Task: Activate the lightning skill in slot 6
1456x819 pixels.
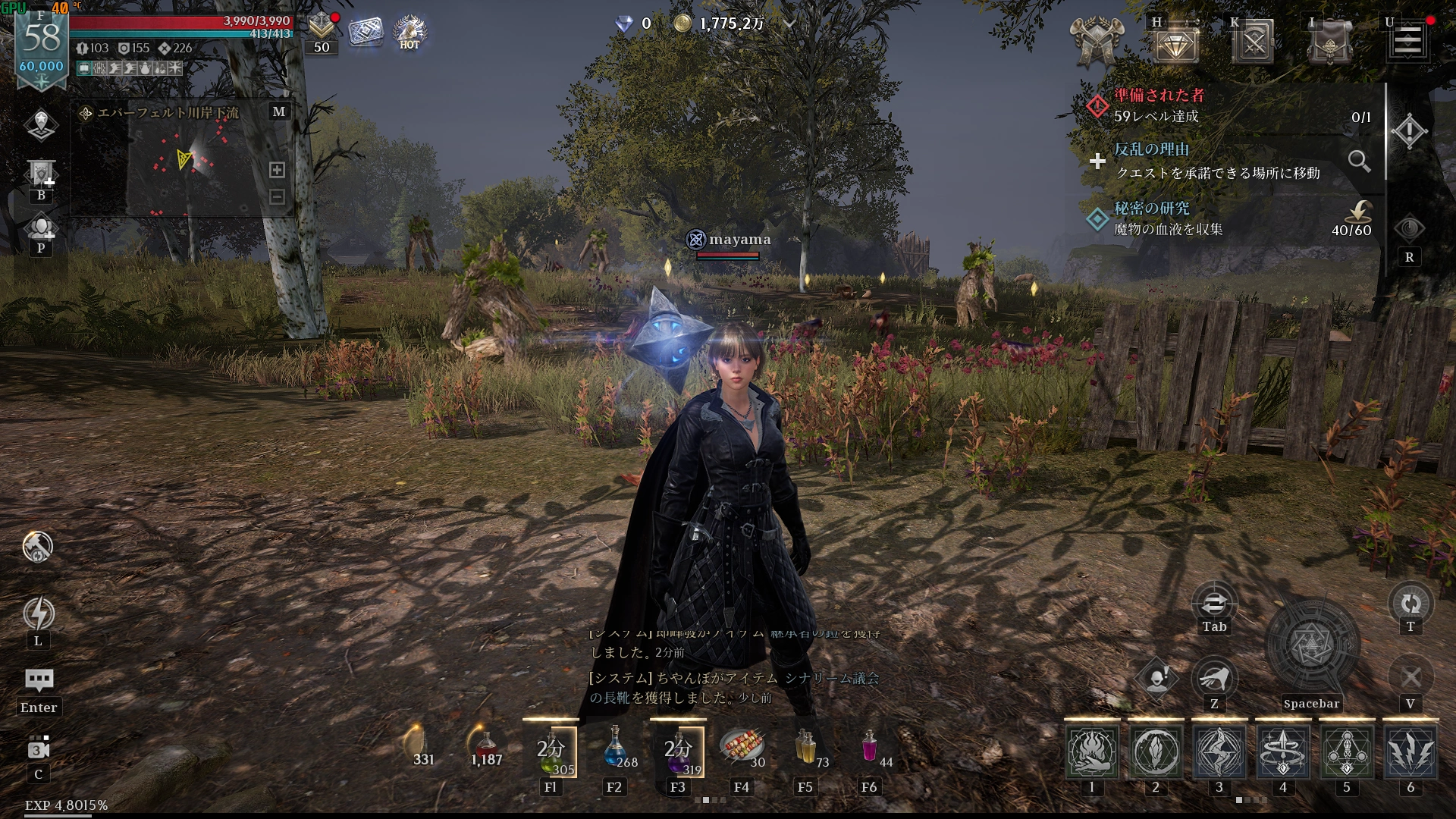Action: (x=1410, y=752)
